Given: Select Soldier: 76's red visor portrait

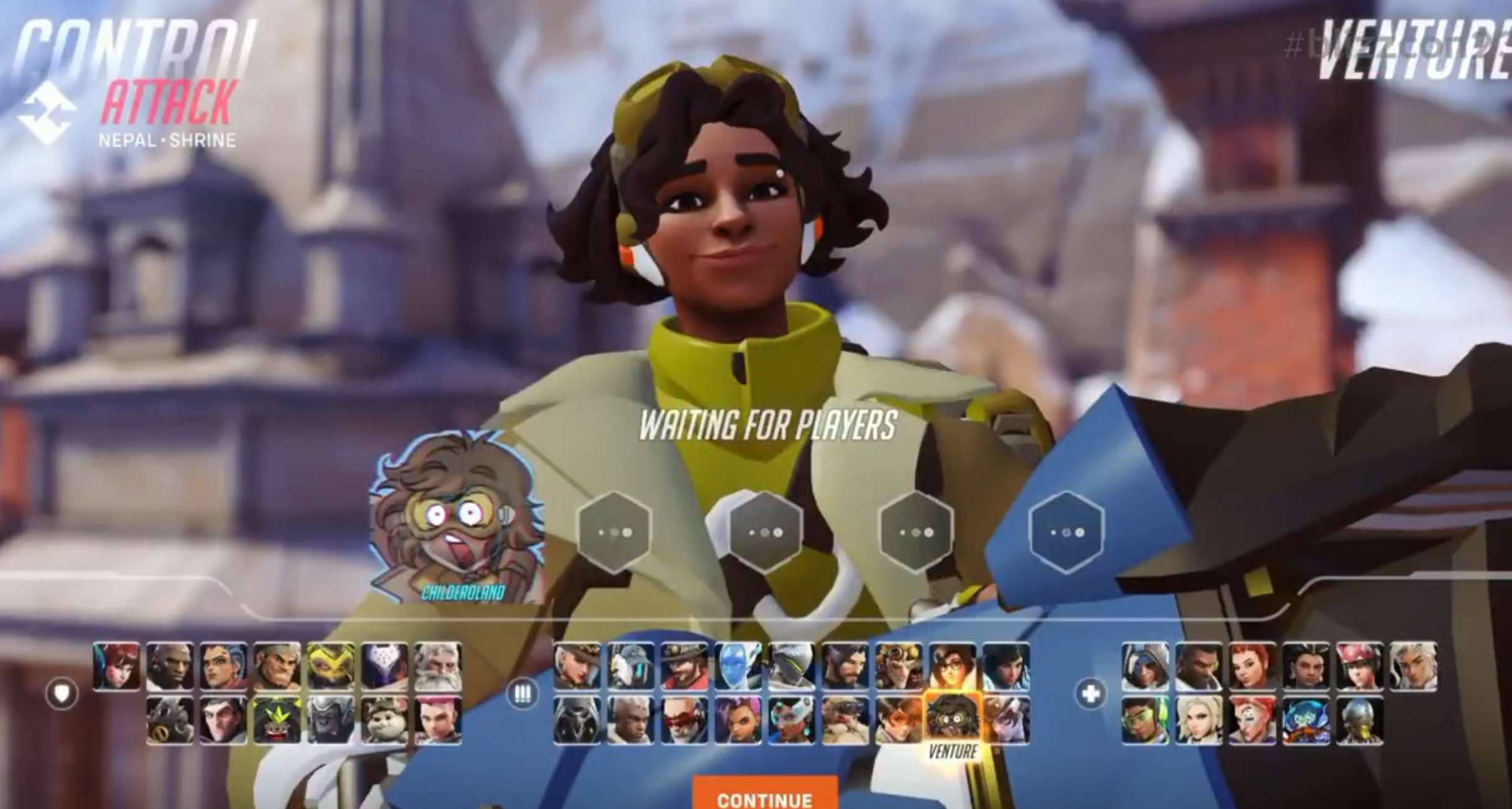Looking at the screenshot, I should [684, 720].
